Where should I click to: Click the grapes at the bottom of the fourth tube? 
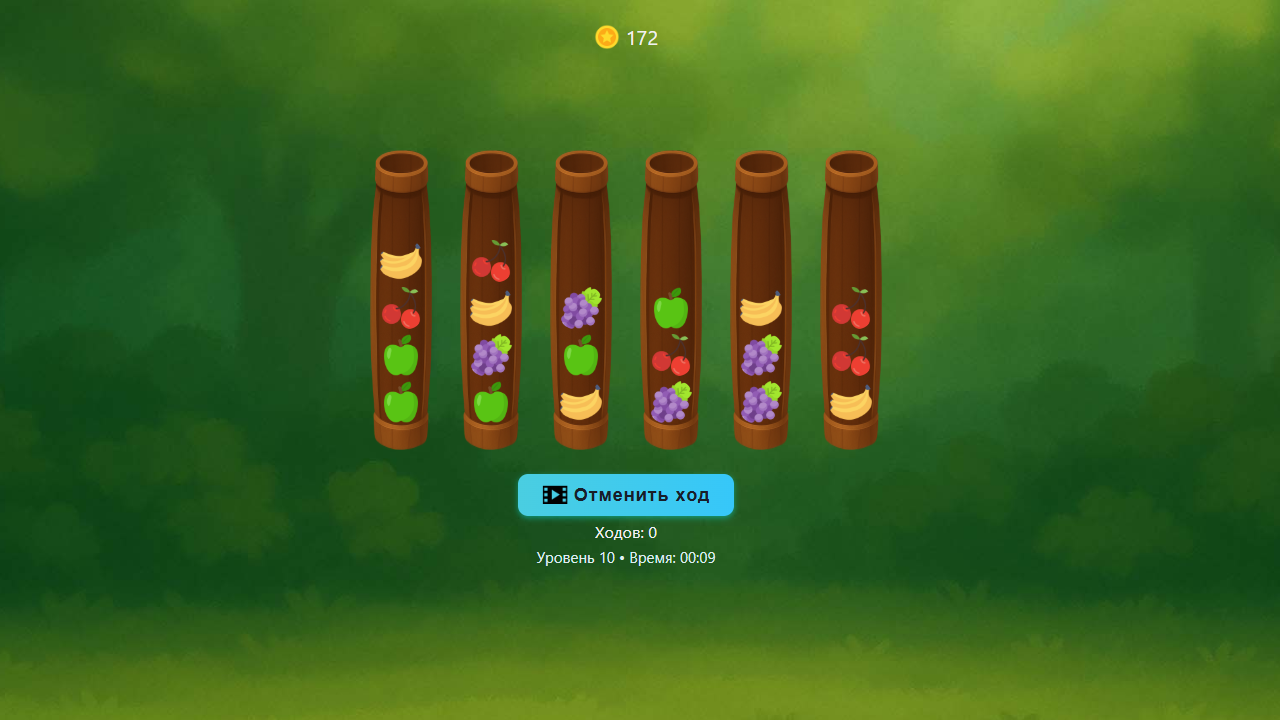click(x=671, y=402)
